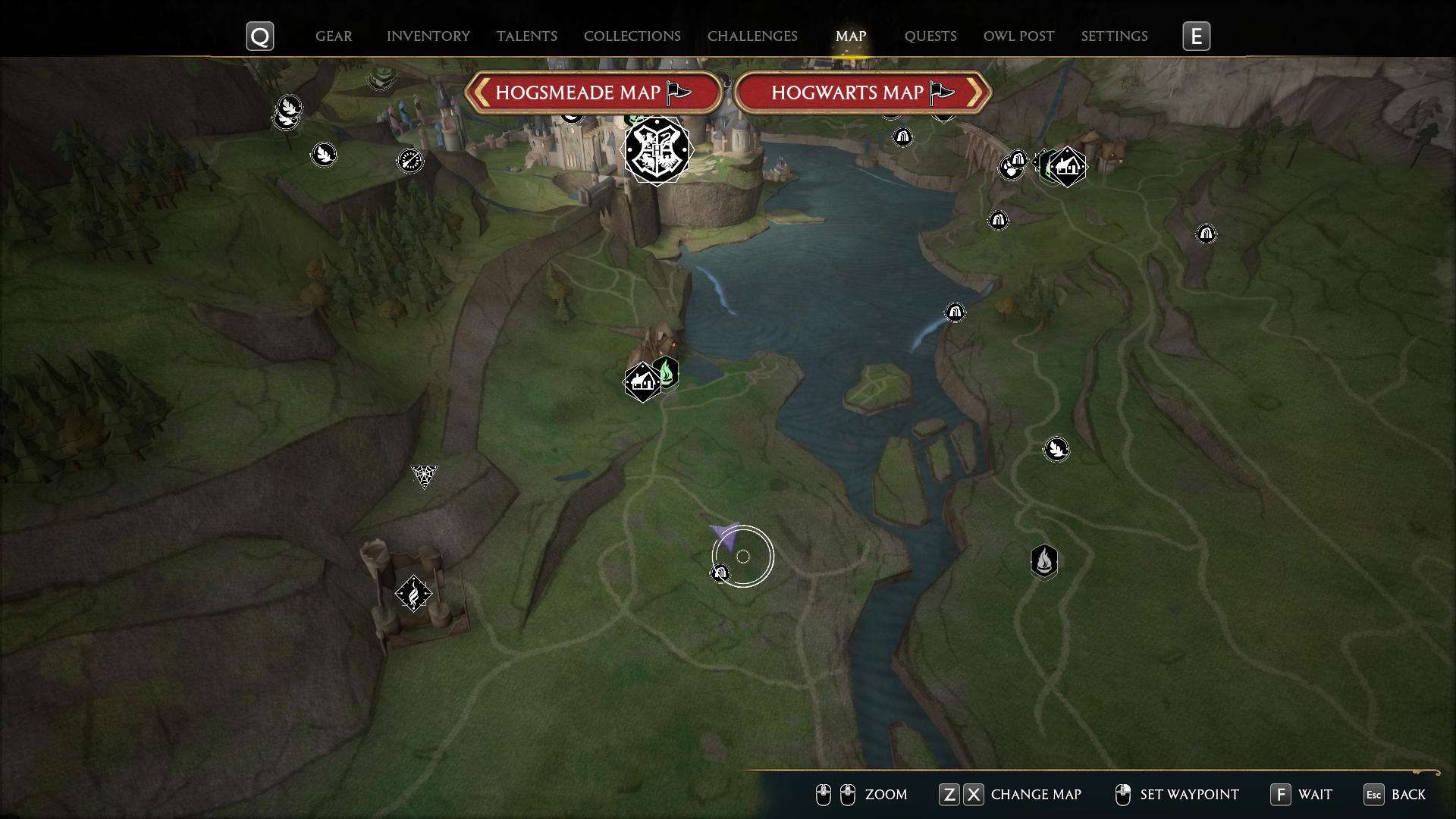Select the spider web lair marker

click(424, 475)
